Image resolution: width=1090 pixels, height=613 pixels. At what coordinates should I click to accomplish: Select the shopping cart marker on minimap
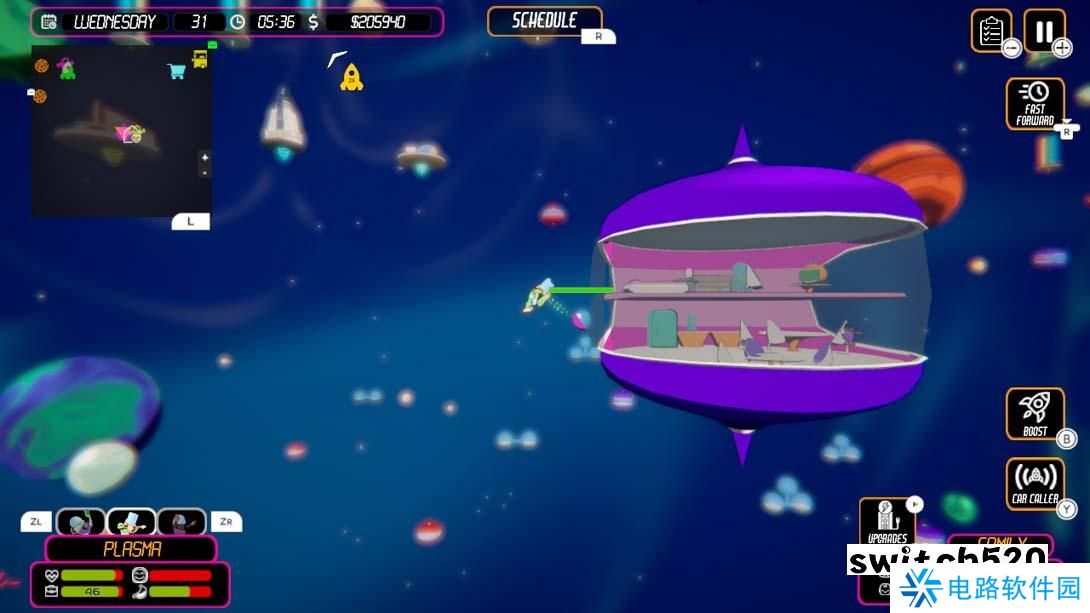176,71
